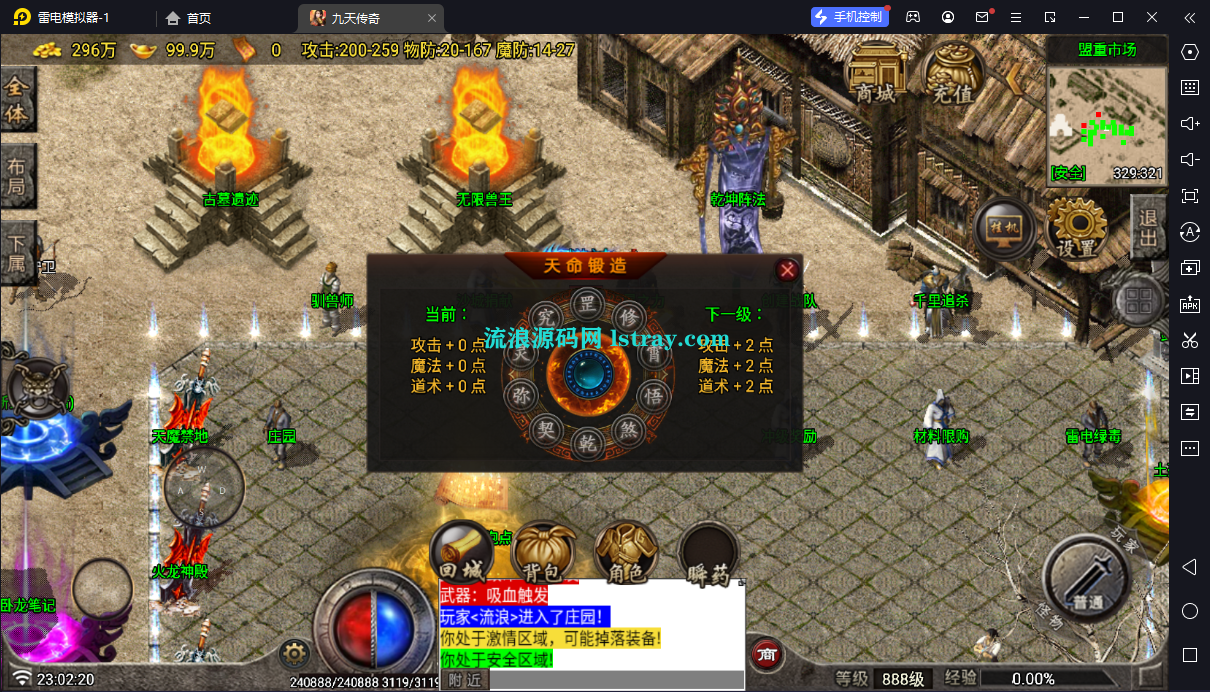Click the 退出 exit button
The height and width of the screenshot is (692, 1210).
tap(1148, 227)
